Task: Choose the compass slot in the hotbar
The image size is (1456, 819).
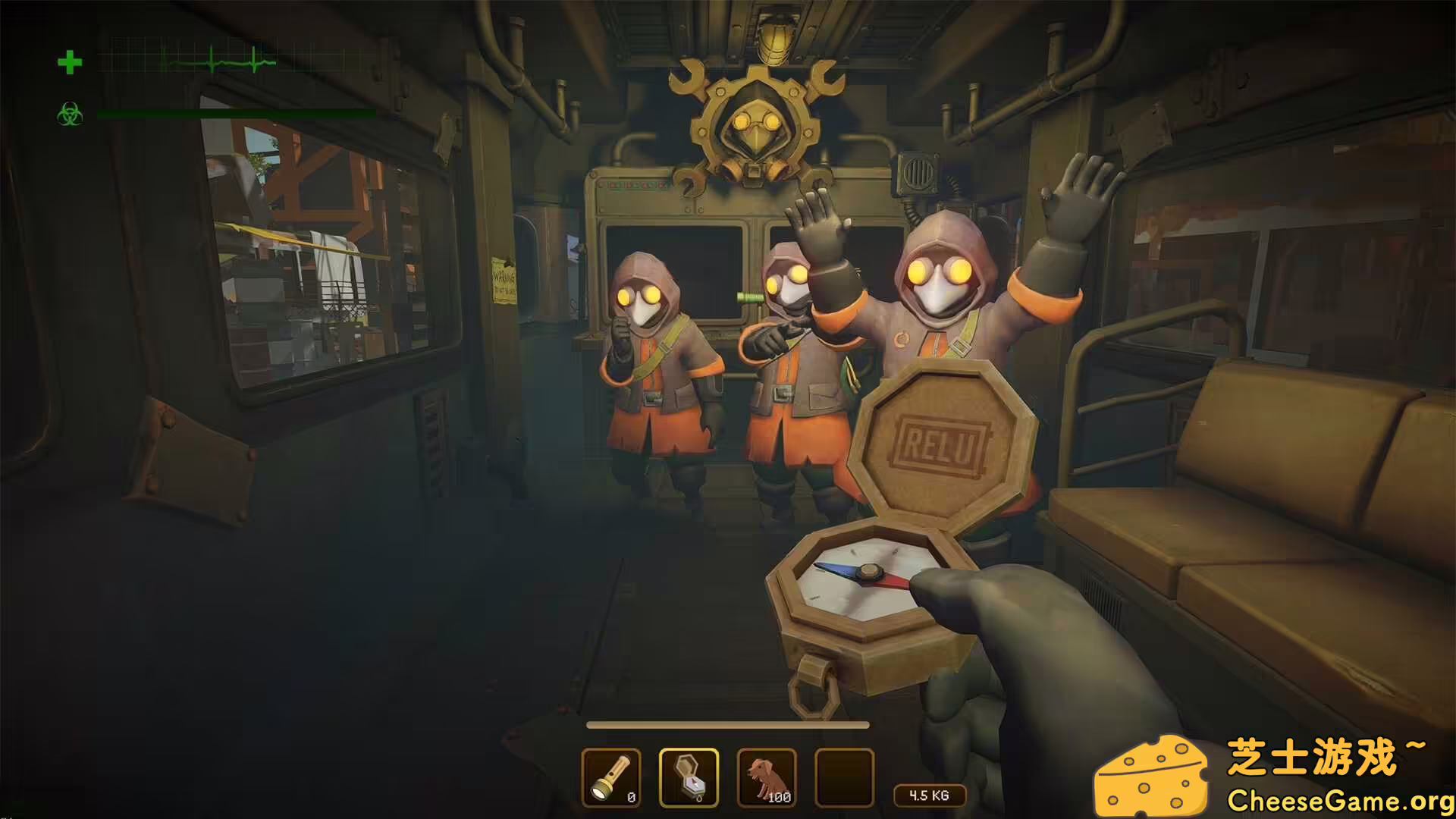Action: [689, 777]
